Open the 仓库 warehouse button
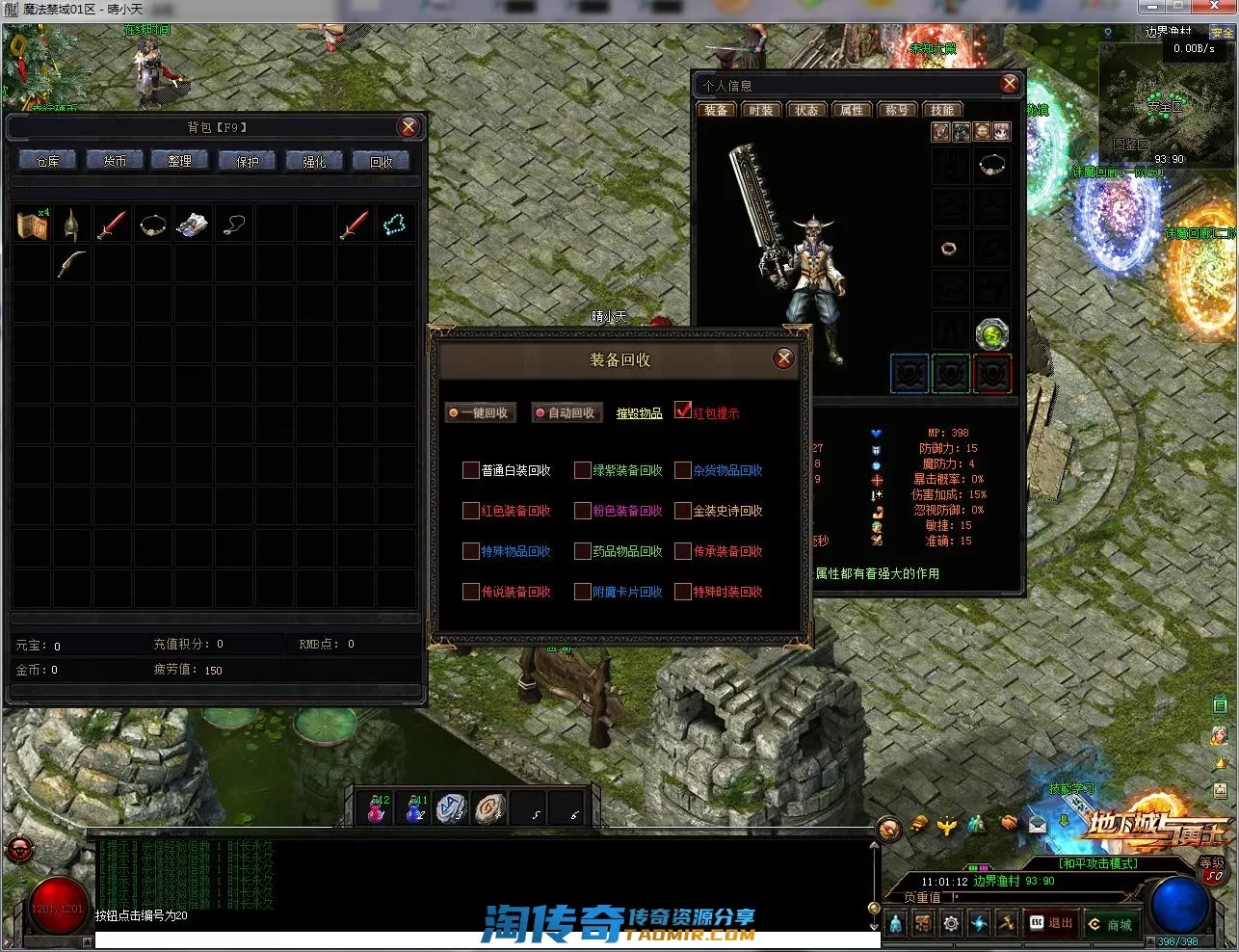 point(47,161)
